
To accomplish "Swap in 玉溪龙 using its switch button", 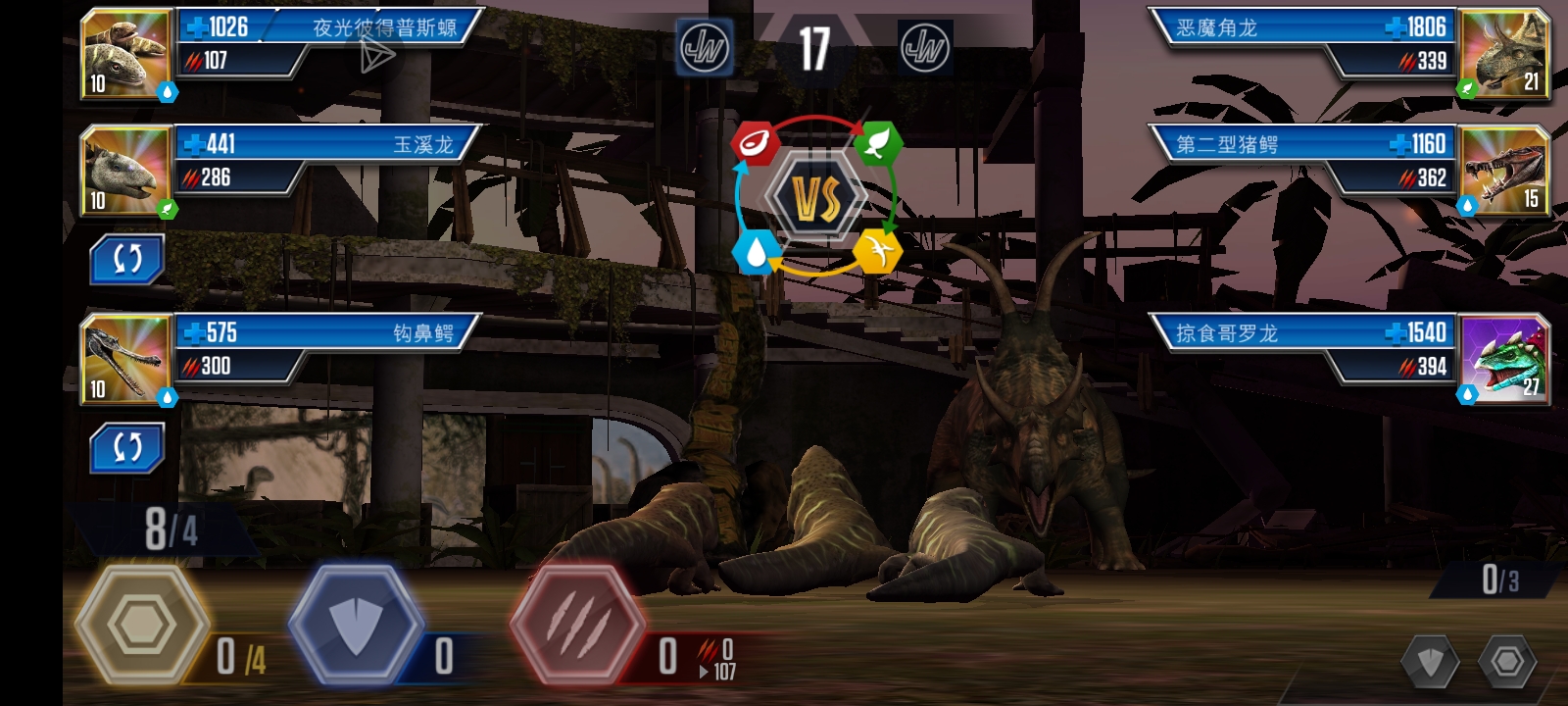I will tap(127, 259).
